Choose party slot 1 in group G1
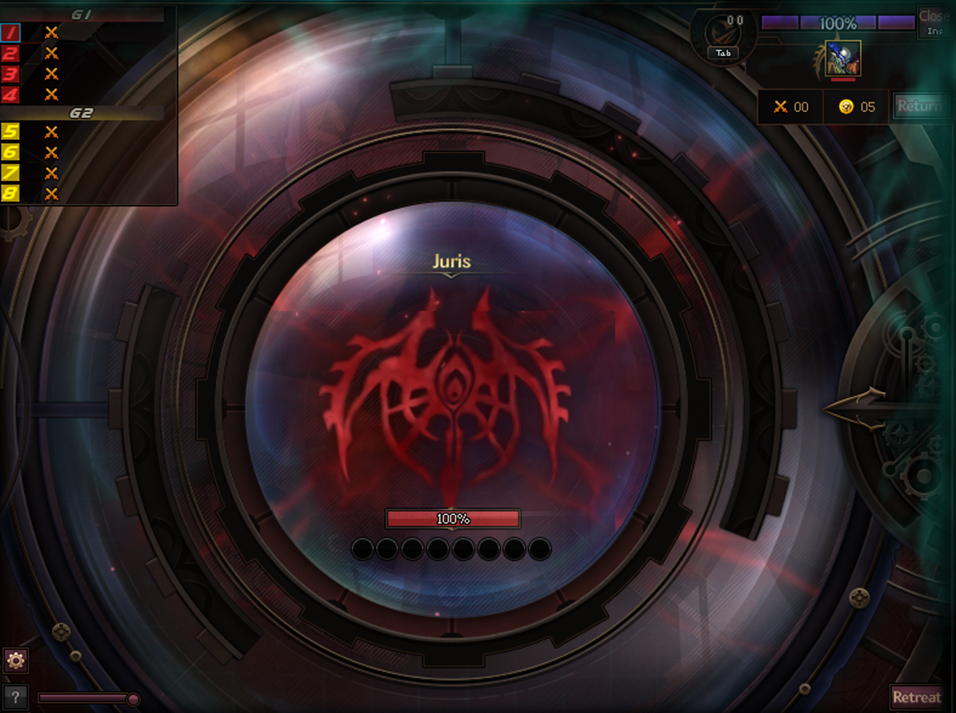Viewport: 956px width, 713px height. pos(11,33)
